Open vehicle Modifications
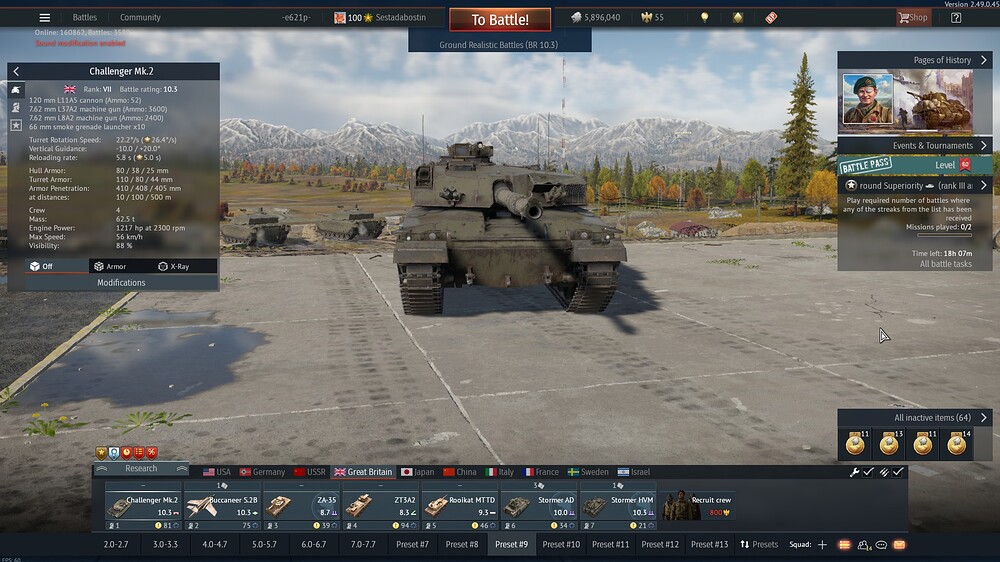This screenshot has width=1000, height=562. (x=120, y=283)
